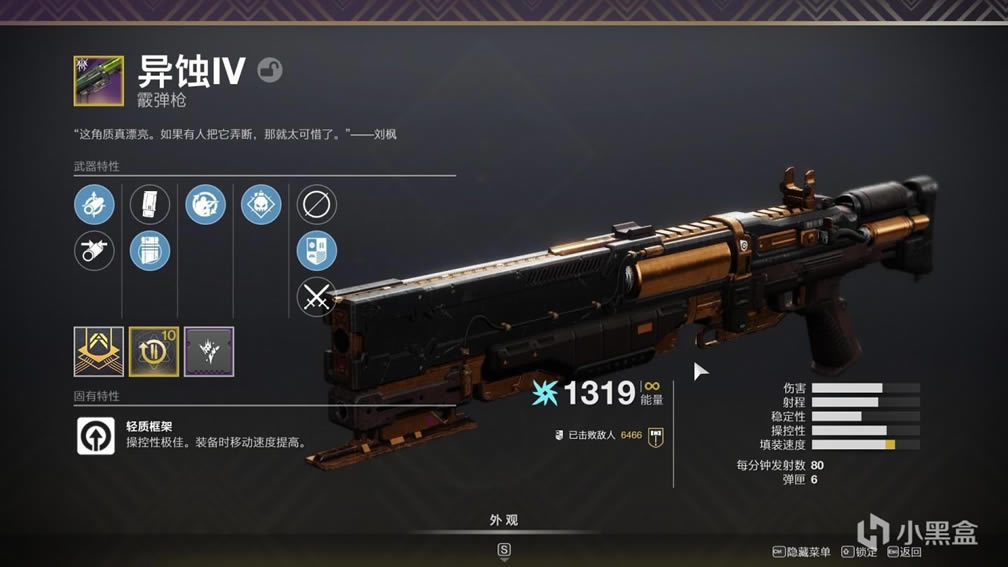Inspect the 轻质框架 intrinsic frame icon
The width and height of the screenshot is (1008, 567).
coord(96,436)
